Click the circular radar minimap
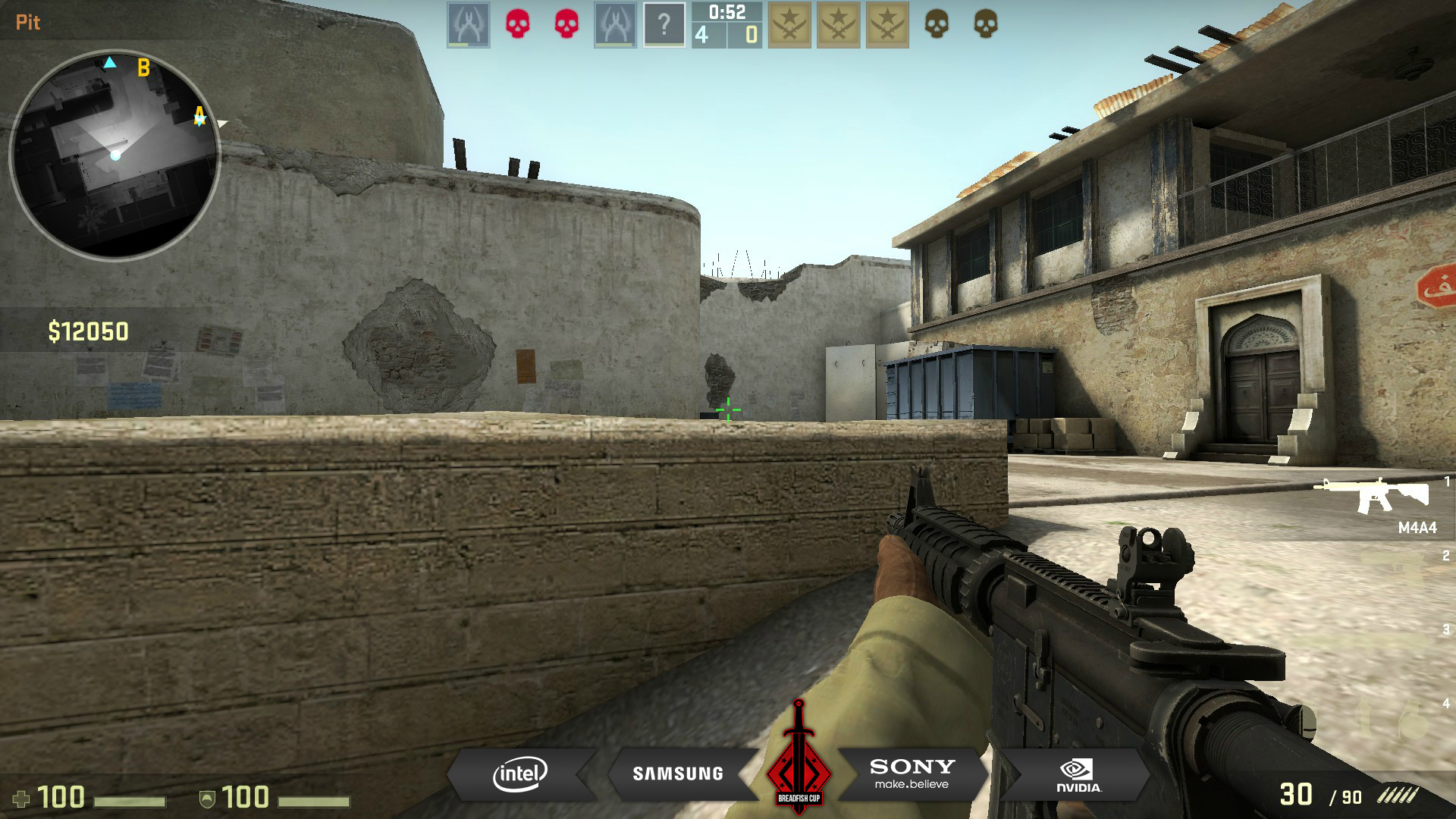Image resolution: width=1456 pixels, height=819 pixels. pos(115,155)
